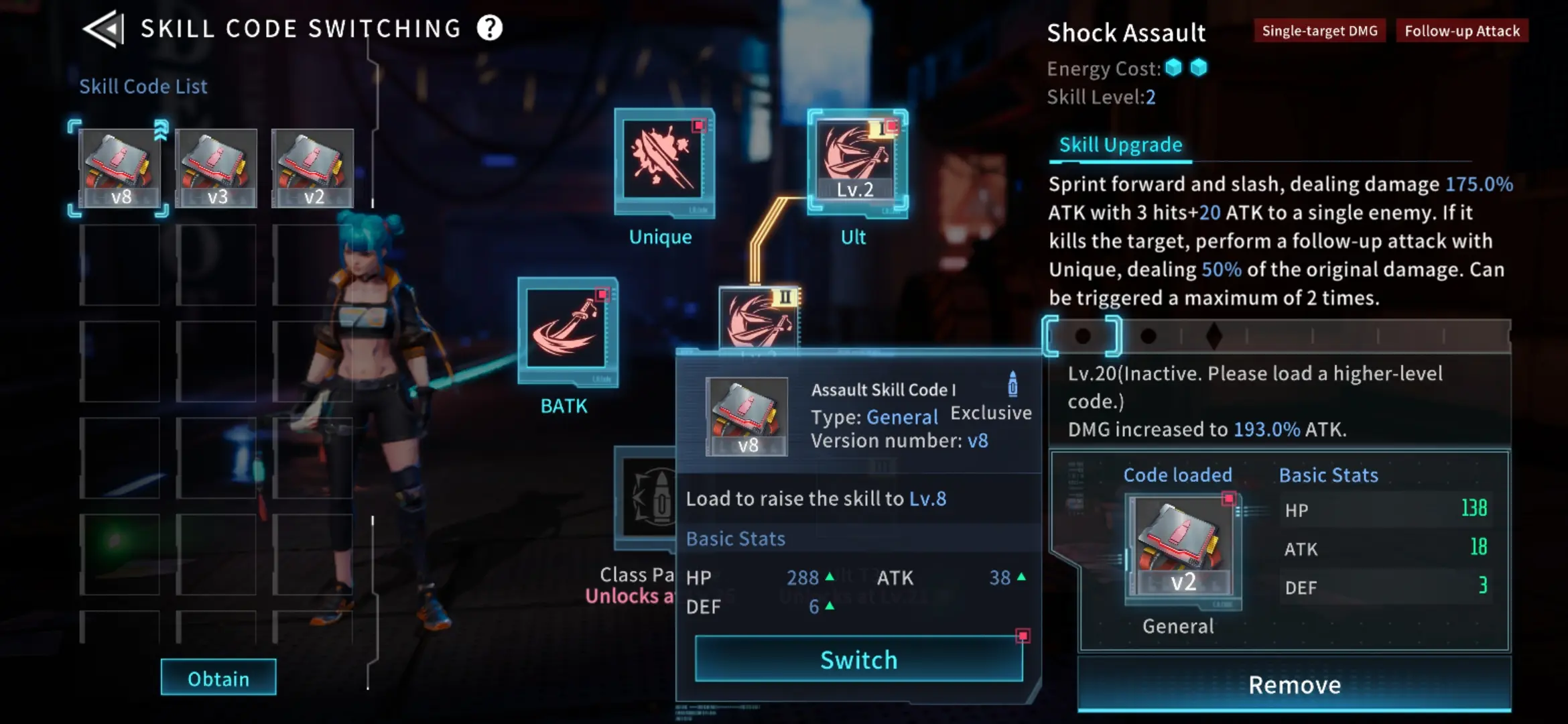Image resolution: width=1568 pixels, height=724 pixels.
Task: Select the BATK skill node
Action: [x=568, y=330]
